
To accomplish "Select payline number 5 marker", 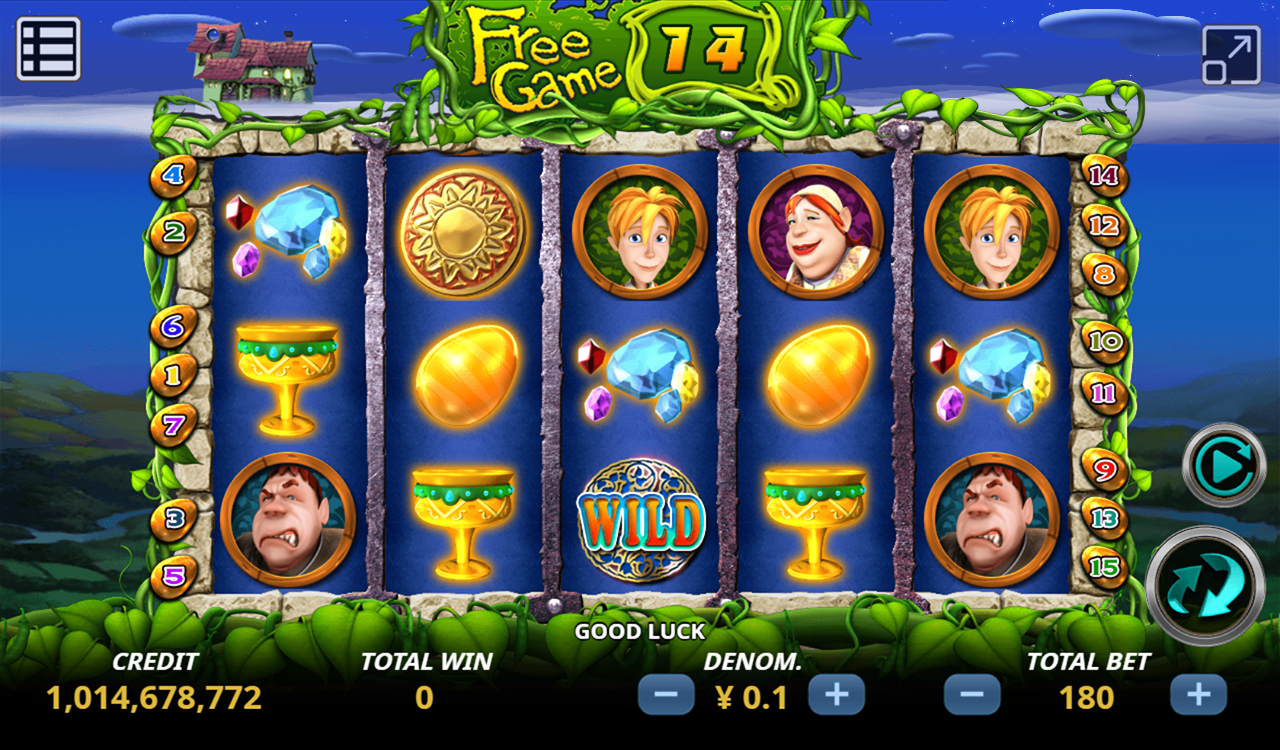I will click(174, 576).
